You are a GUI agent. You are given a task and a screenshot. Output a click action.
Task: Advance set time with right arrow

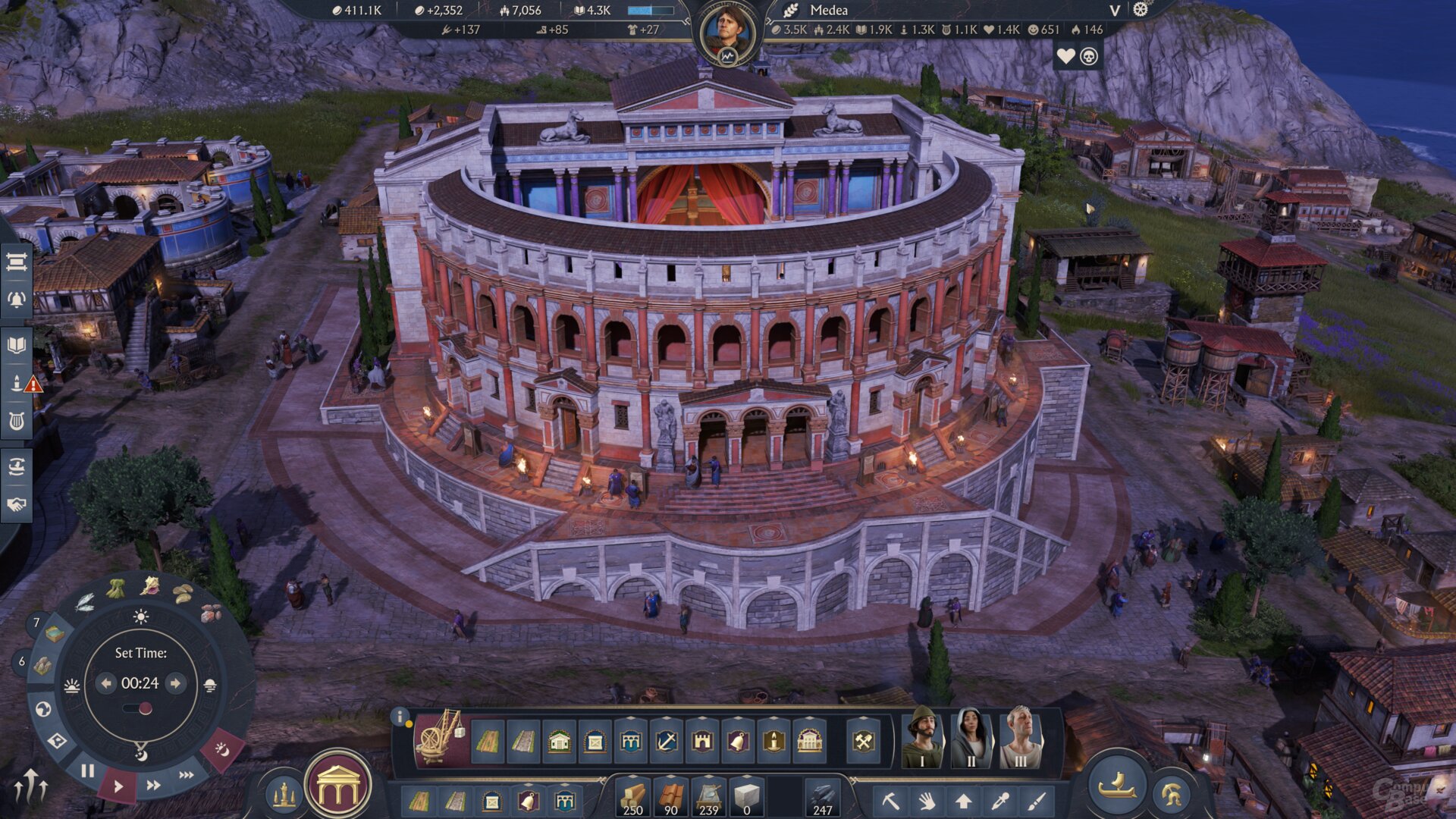(175, 683)
